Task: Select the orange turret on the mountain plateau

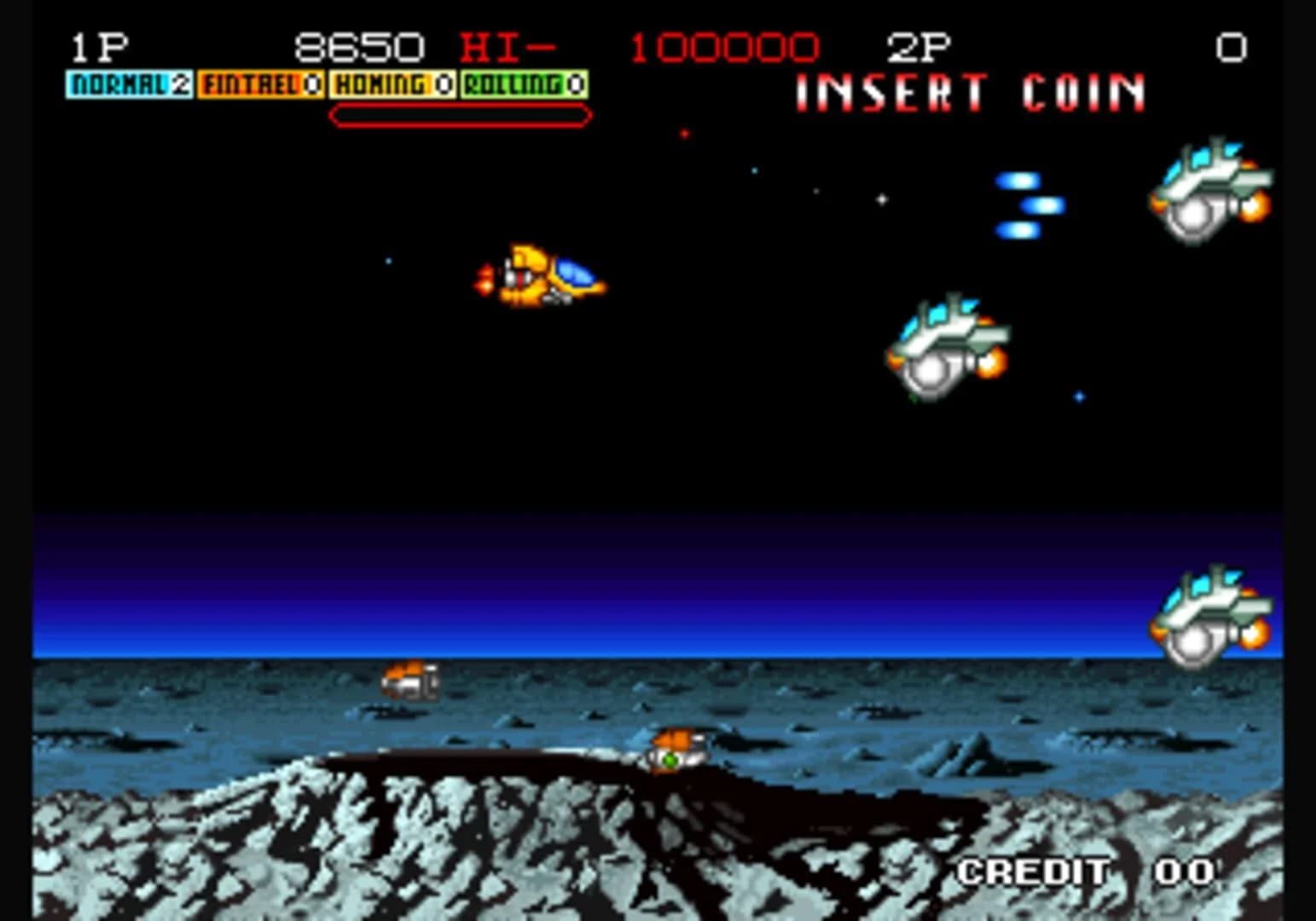Action: coord(676,748)
